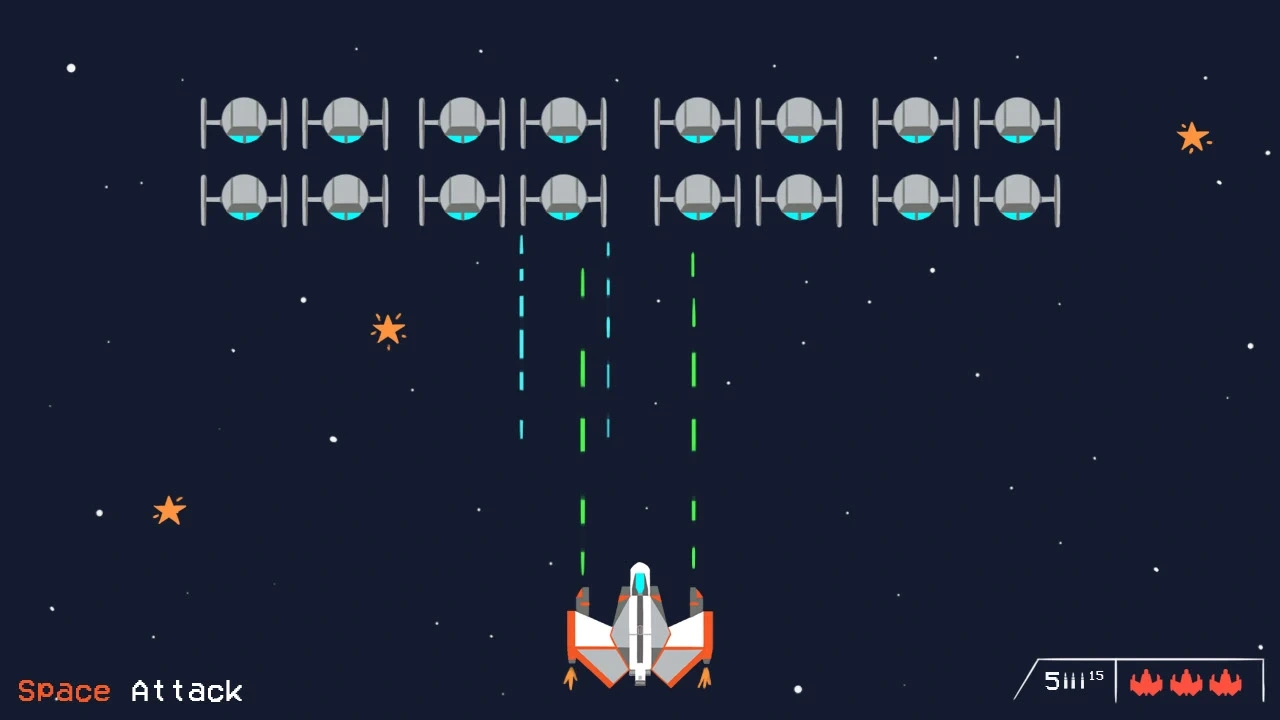The height and width of the screenshot is (720, 1280).
Task: Click the rightmost enemy in bottom row
Action: coord(1018,198)
